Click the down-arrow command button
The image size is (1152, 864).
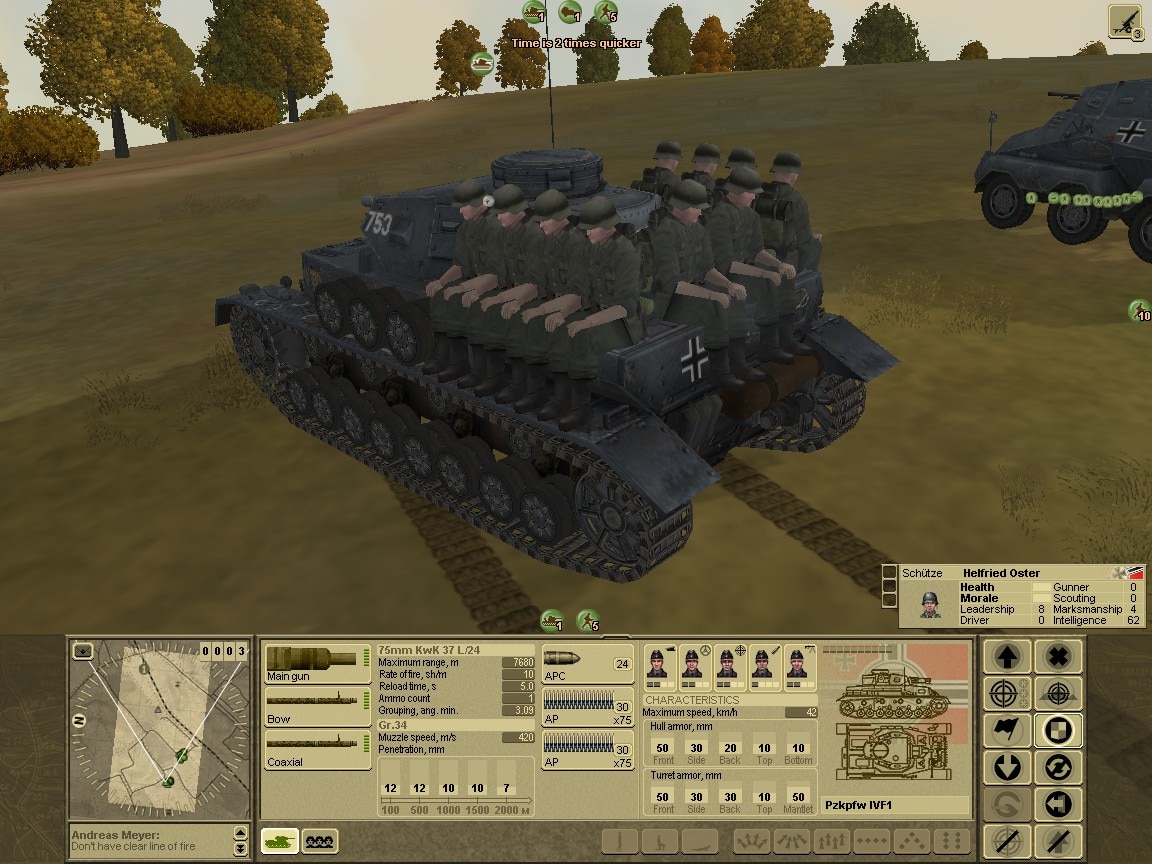1009,768
